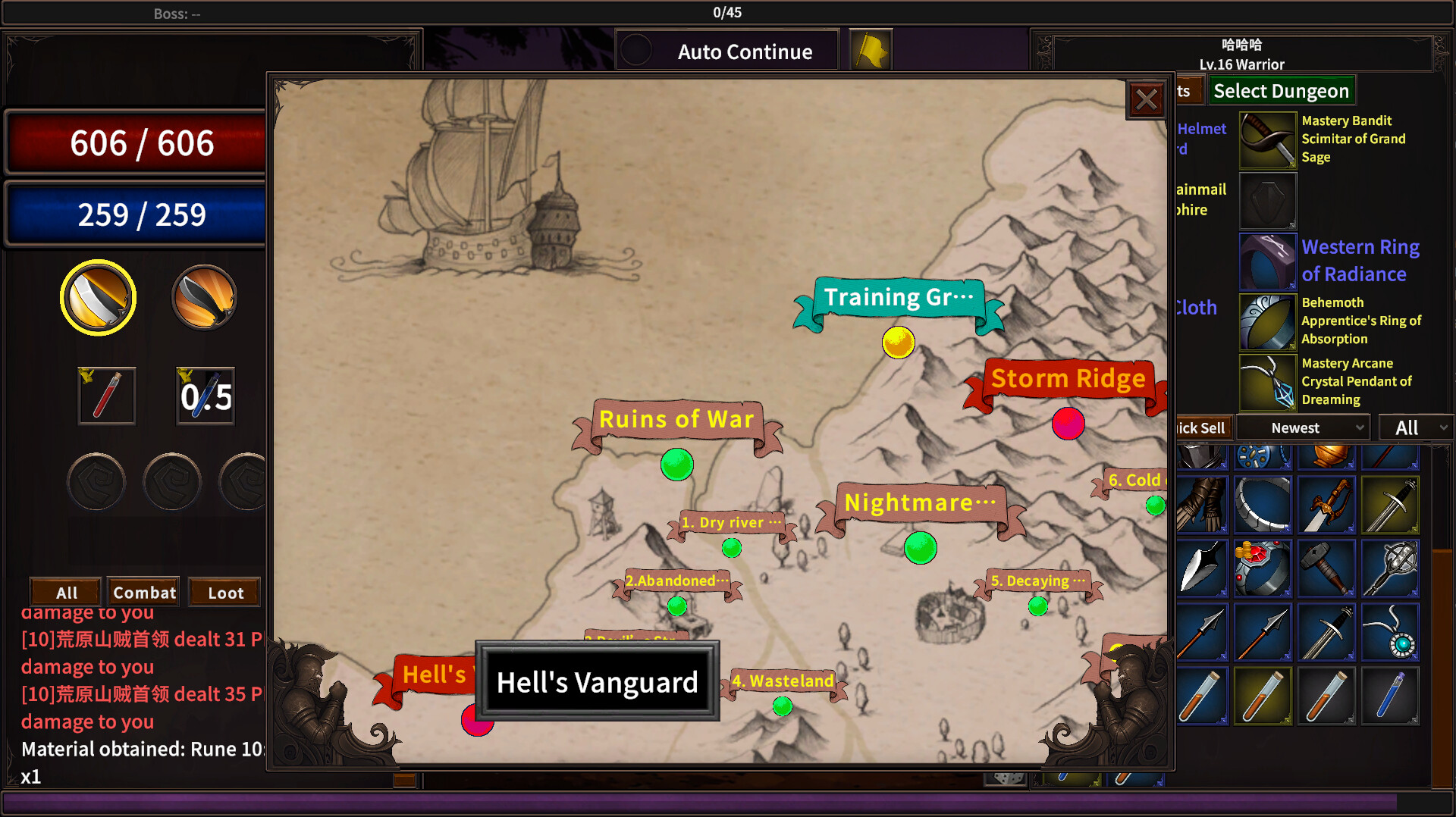The image size is (1456, 817).
Task: Click a locked empty skill slot
Action: pyautogui.click(x=96, y=481)
